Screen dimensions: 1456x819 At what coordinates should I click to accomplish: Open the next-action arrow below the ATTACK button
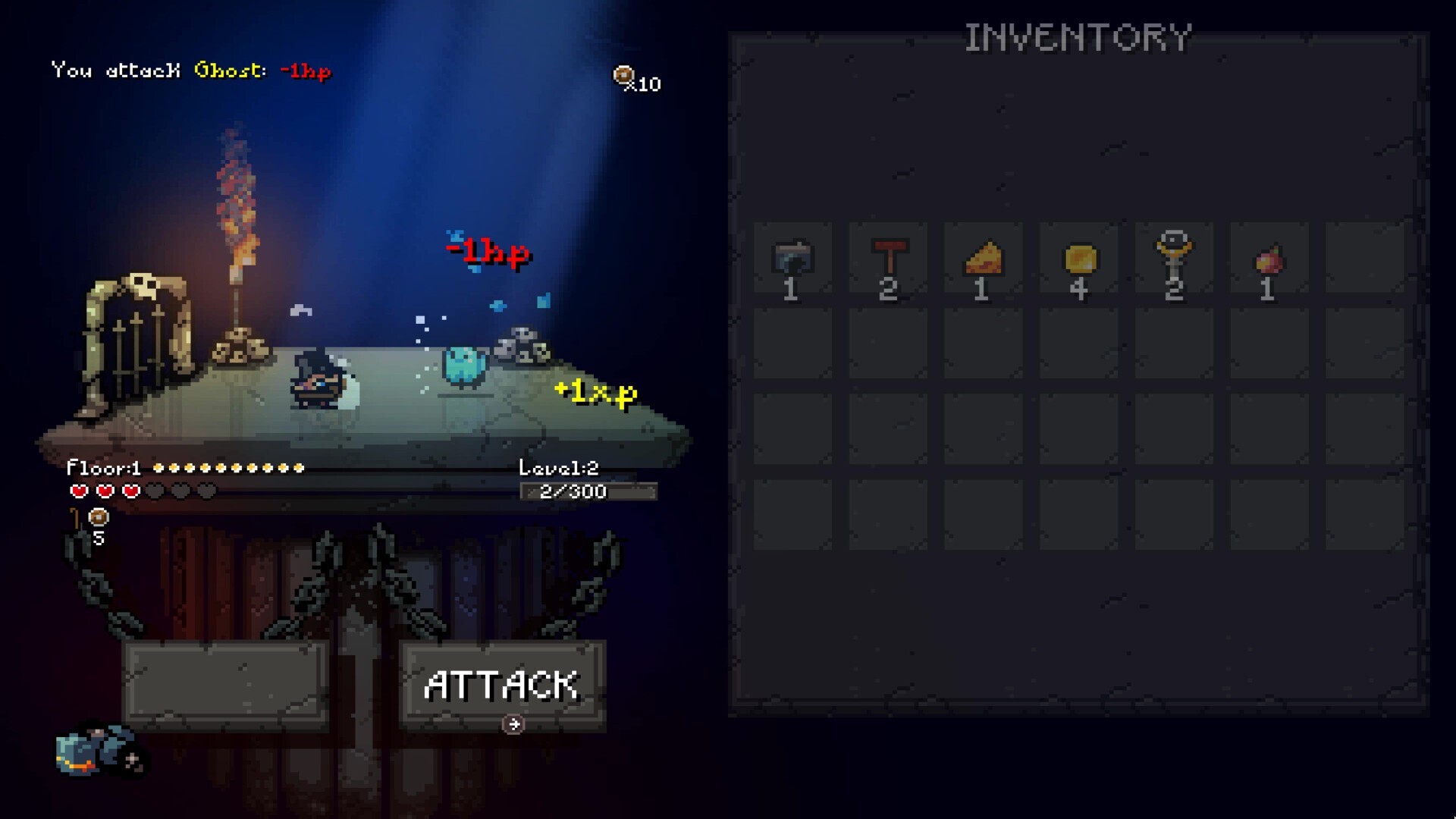click(x=513, y=724)
